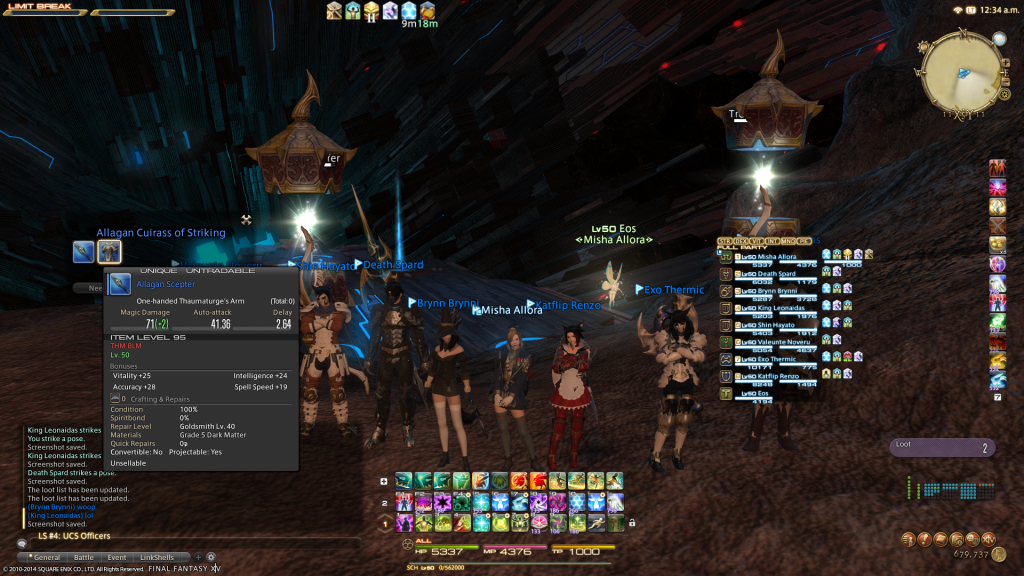Choose King Leonaidas in the party list
This screenshot has height=576, width=1024.
tap(780, 308)
